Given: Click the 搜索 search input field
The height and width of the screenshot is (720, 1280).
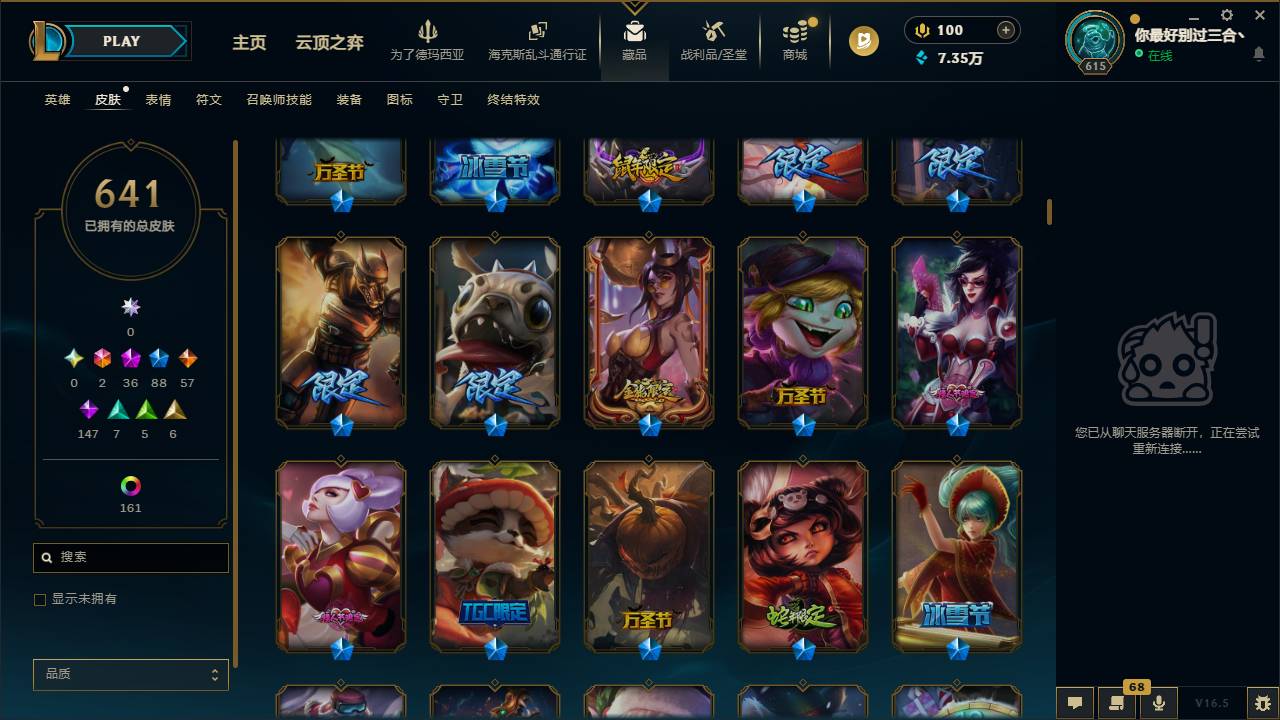Looking at the screenshot, I should pyautogui.click(x=130, y=557).
